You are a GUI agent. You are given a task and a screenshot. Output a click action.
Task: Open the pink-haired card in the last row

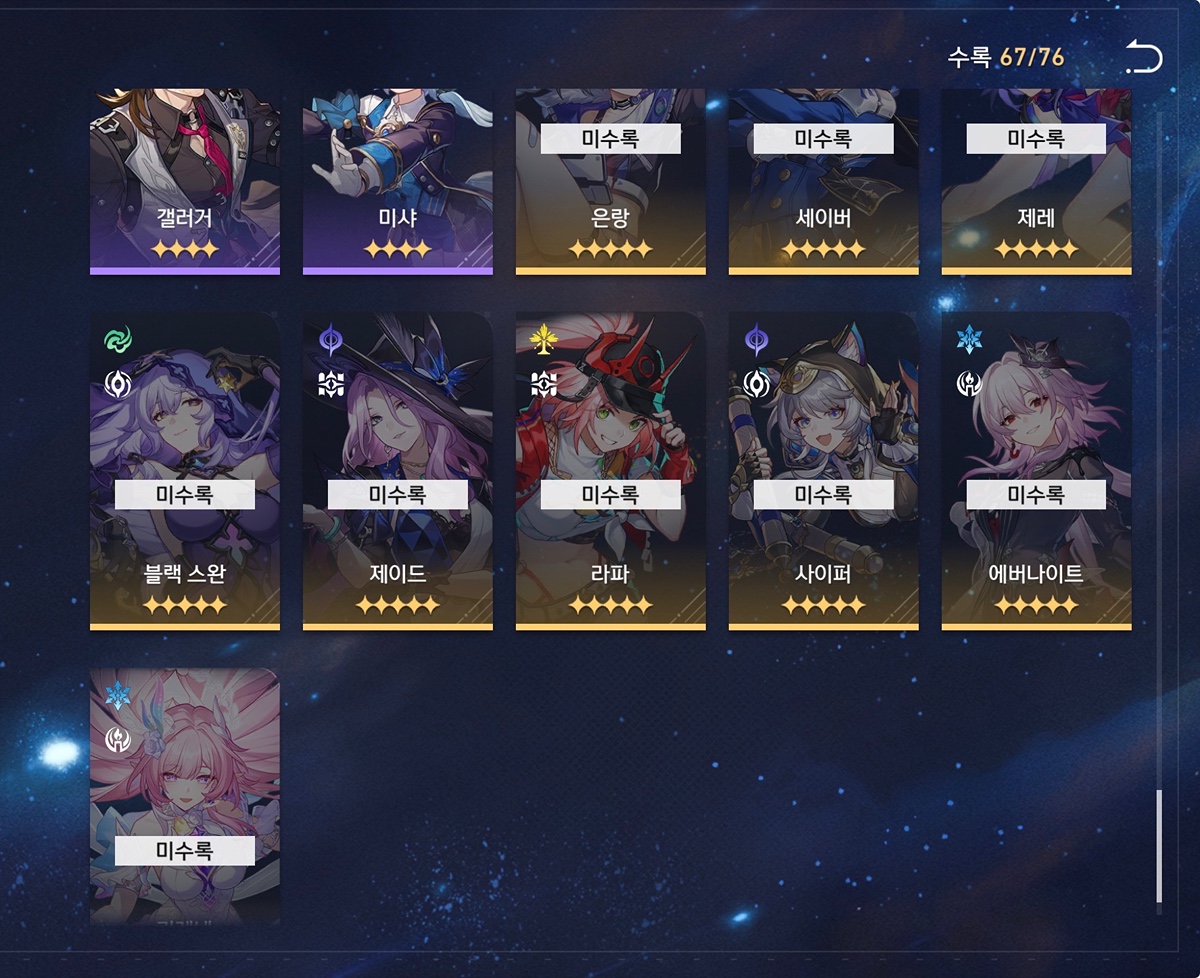pos(185,795)
